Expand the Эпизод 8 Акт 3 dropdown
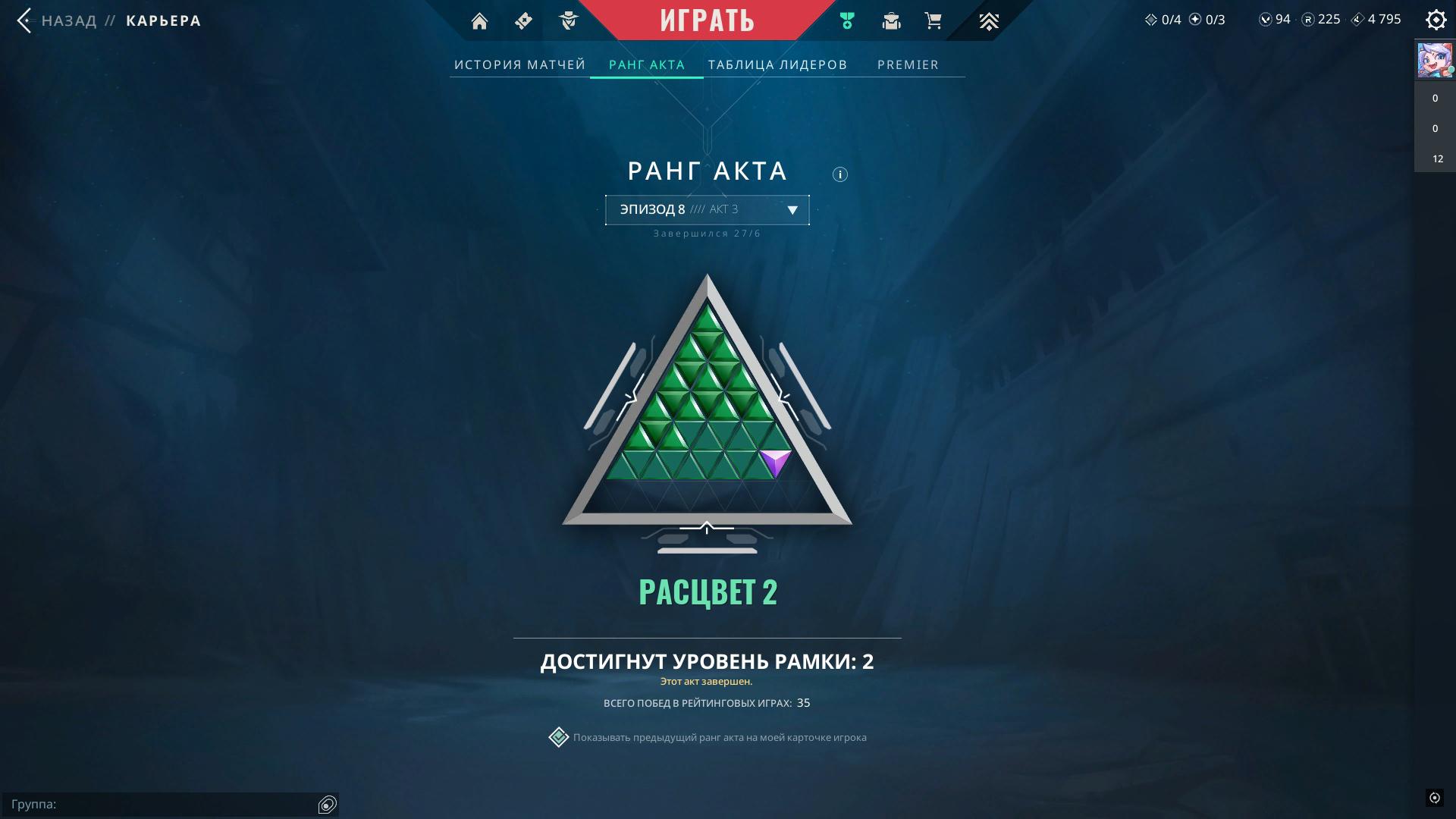 pos(707,210)
